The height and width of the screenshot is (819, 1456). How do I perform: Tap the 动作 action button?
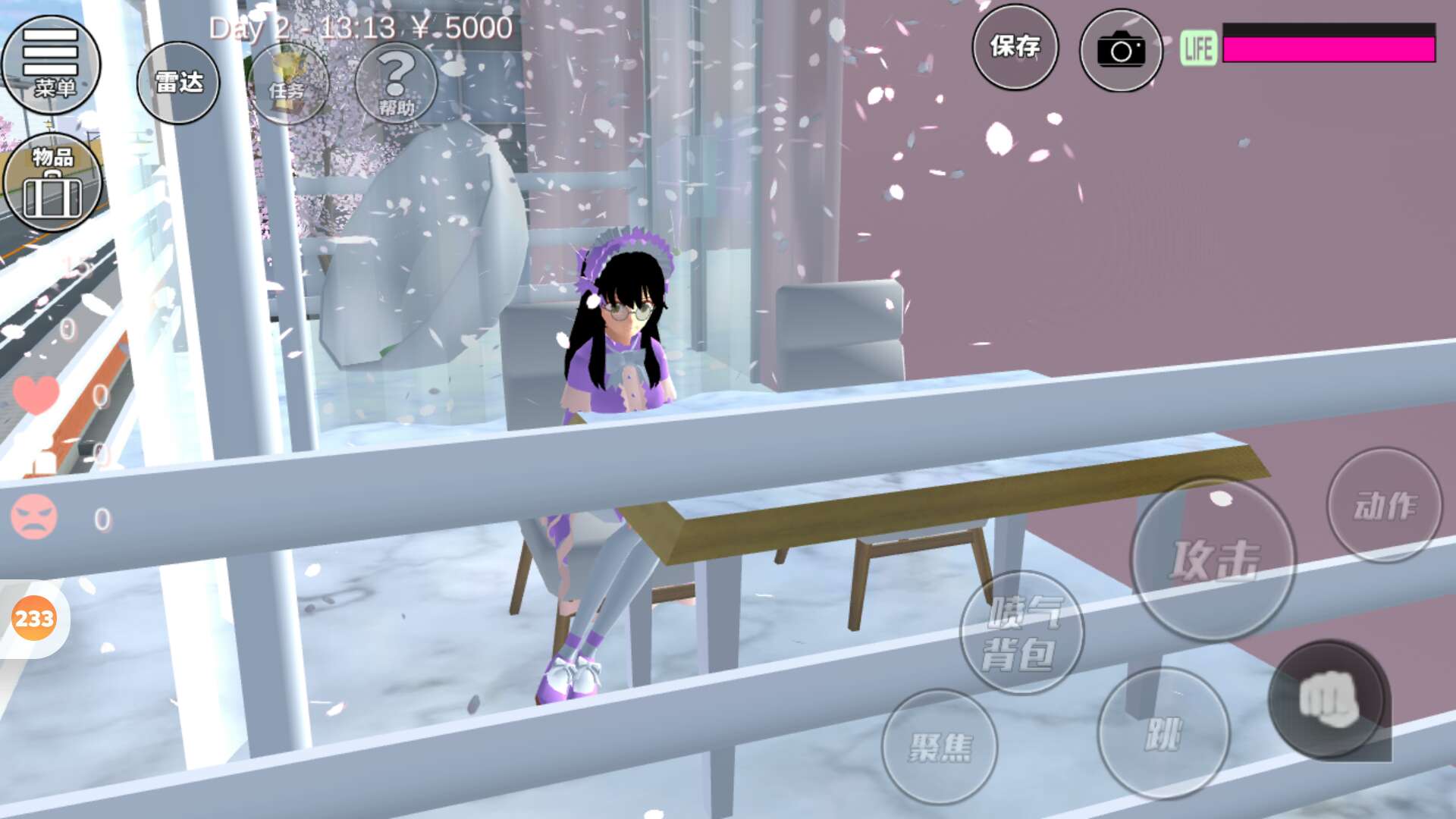[1385, 505]
